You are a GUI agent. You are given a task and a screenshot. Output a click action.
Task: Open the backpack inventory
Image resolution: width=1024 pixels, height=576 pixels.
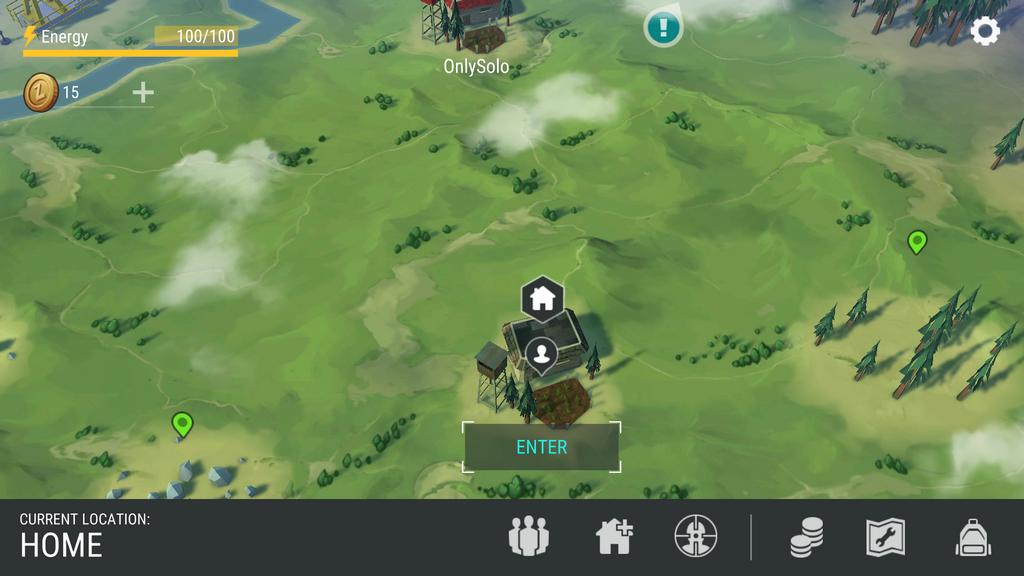pos(973,537)
